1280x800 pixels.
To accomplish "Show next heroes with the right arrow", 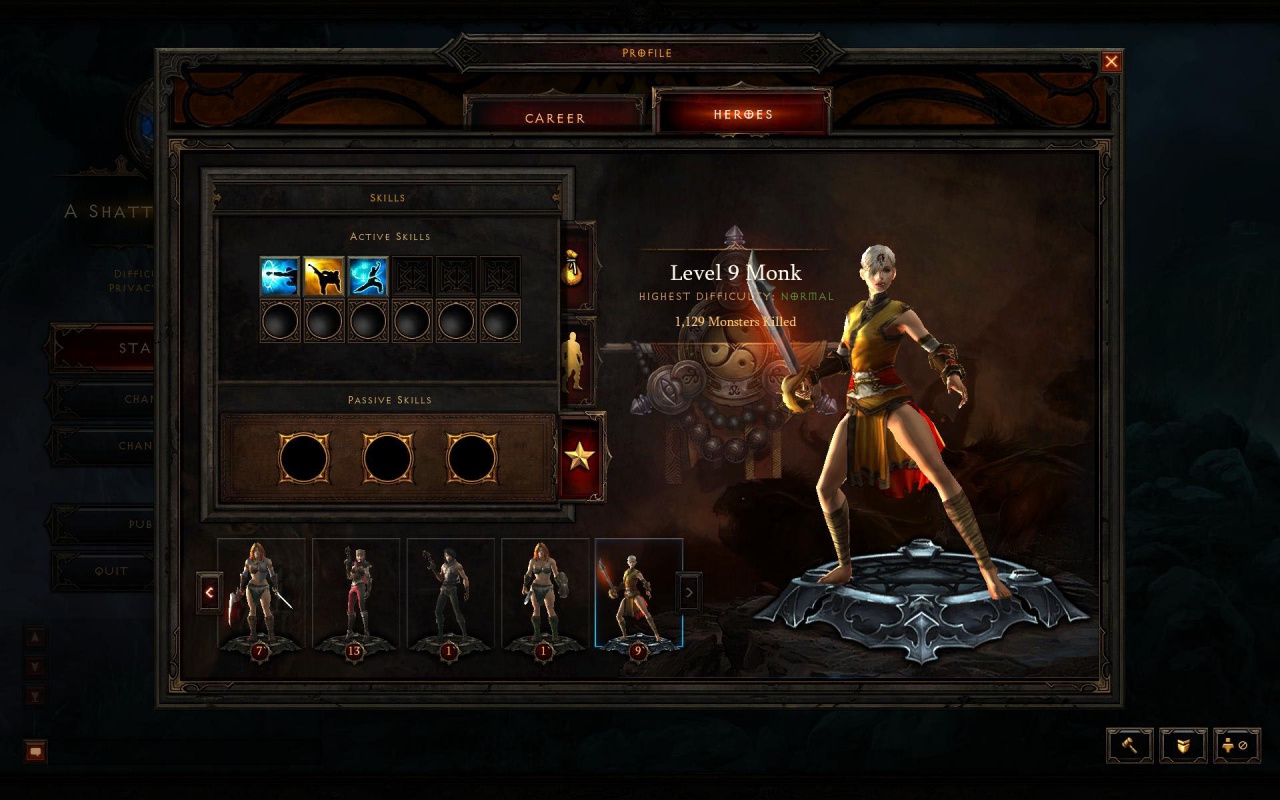I will [689, 593].
